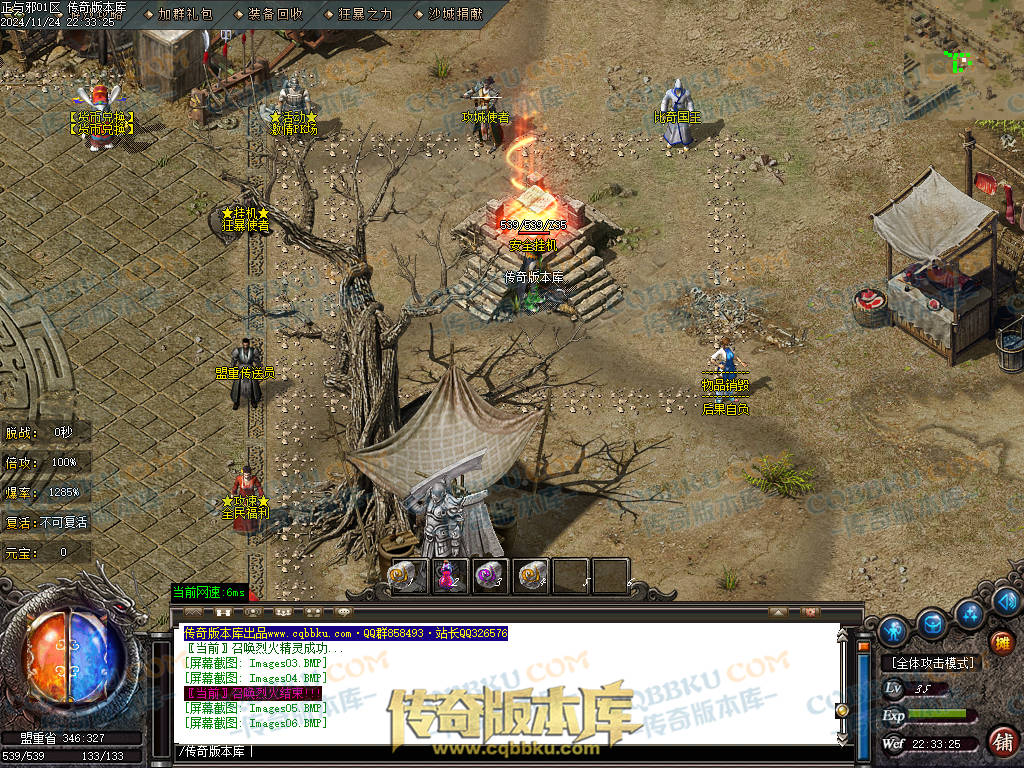Open the 加群礼包 menu
The height and width of the screenshot is (768, 1024).
coord(185,14)
